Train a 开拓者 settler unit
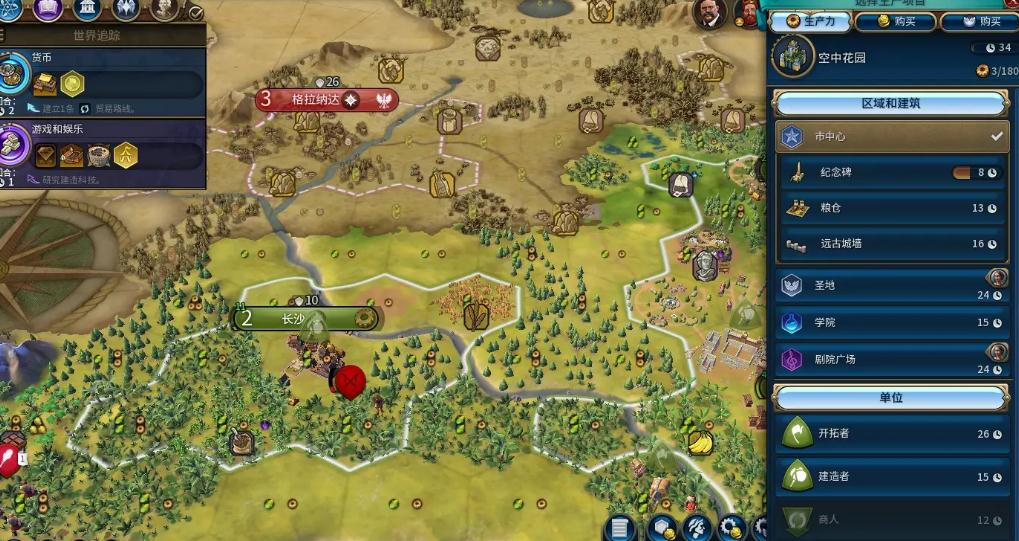1019x541 pixels. 890,434
